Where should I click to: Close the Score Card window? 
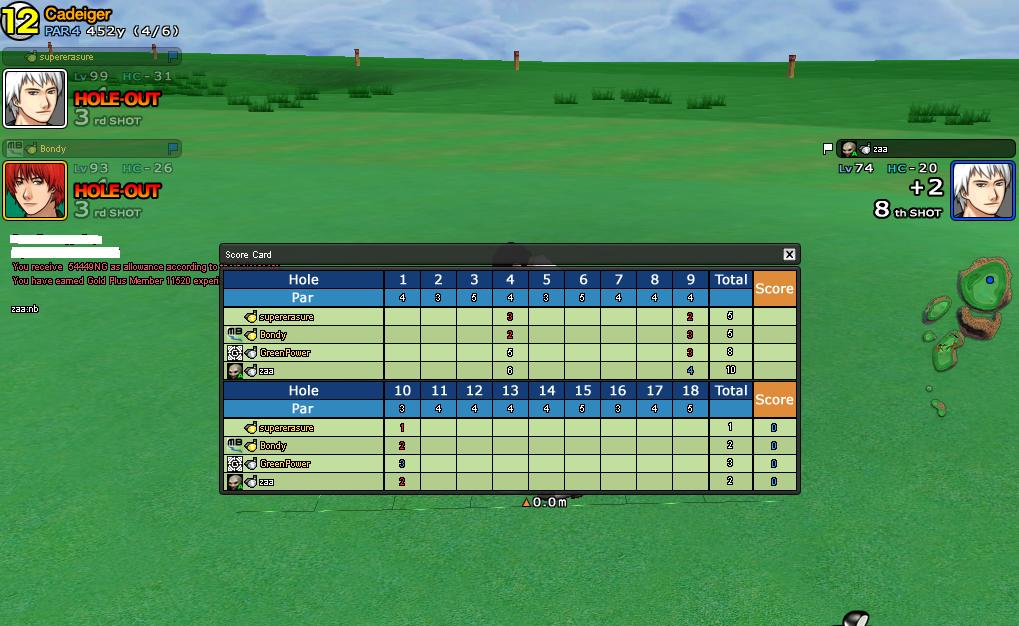click(x=789, y=255)
